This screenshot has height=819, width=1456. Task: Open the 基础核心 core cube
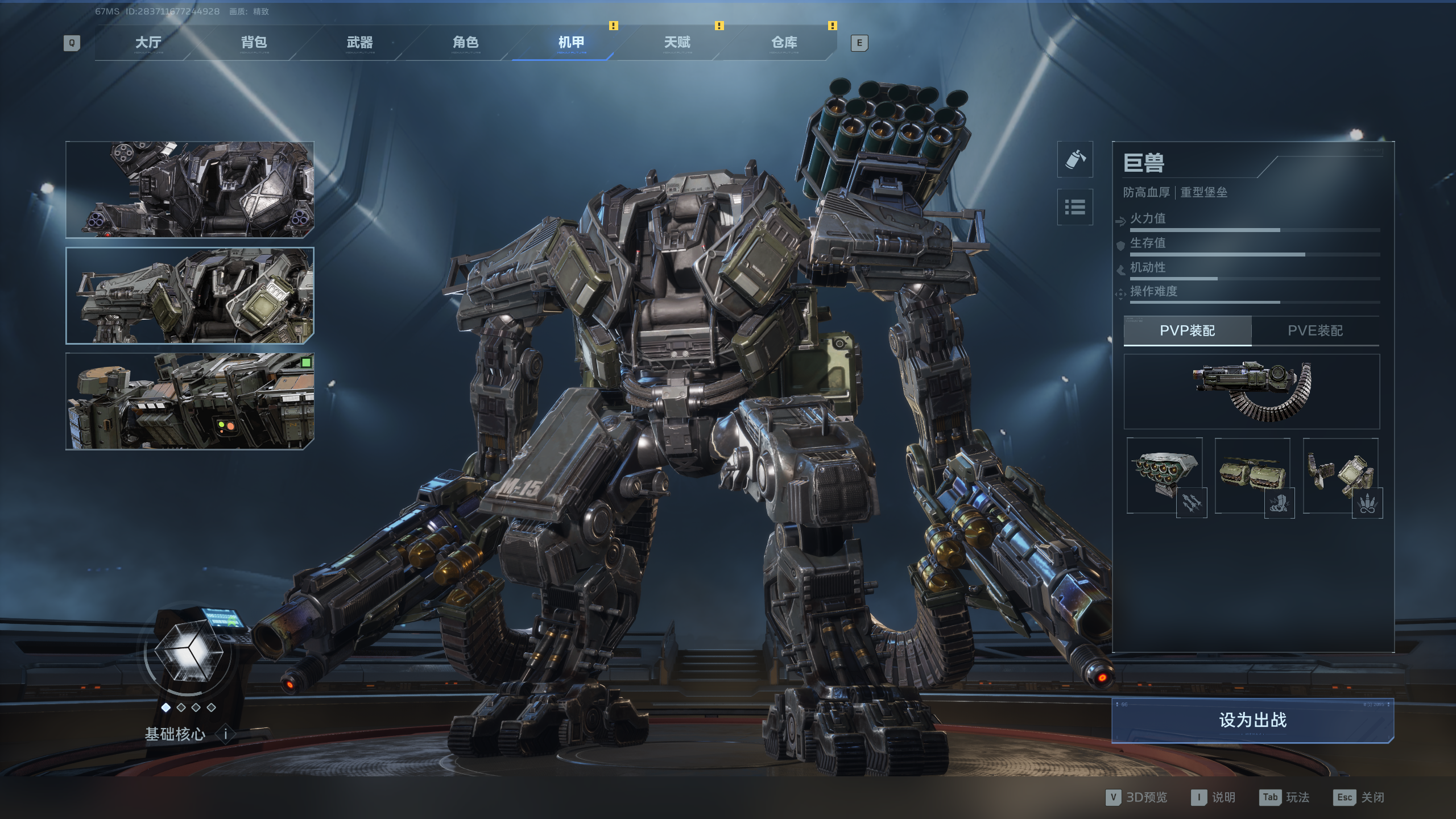[188, 653]
